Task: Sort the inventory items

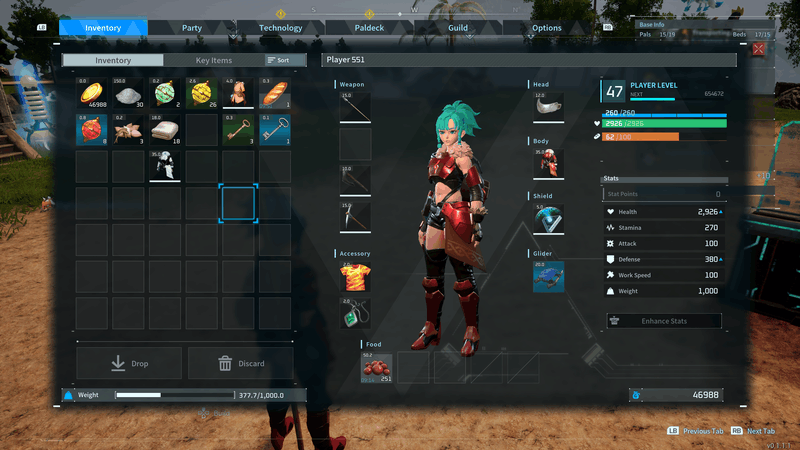Action: (279, 60)
